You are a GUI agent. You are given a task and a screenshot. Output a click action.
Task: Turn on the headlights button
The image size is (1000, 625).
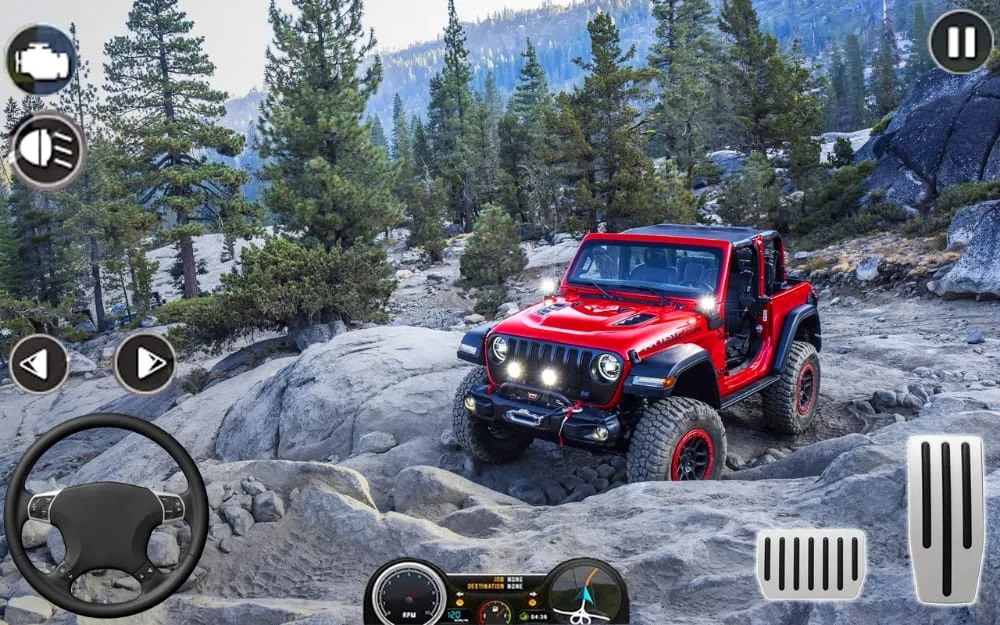click(48, 150)
